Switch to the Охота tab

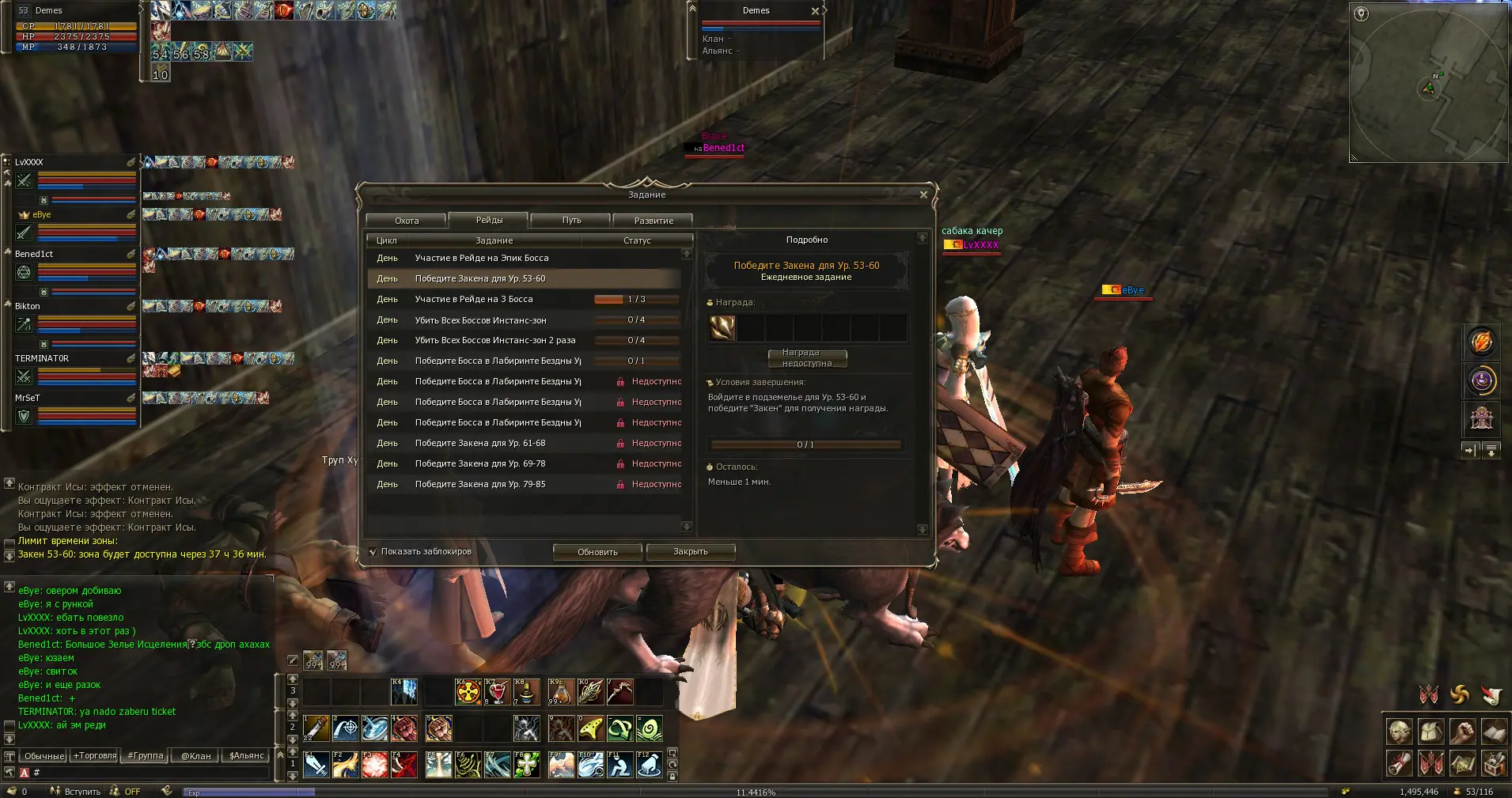pos(407,221)
